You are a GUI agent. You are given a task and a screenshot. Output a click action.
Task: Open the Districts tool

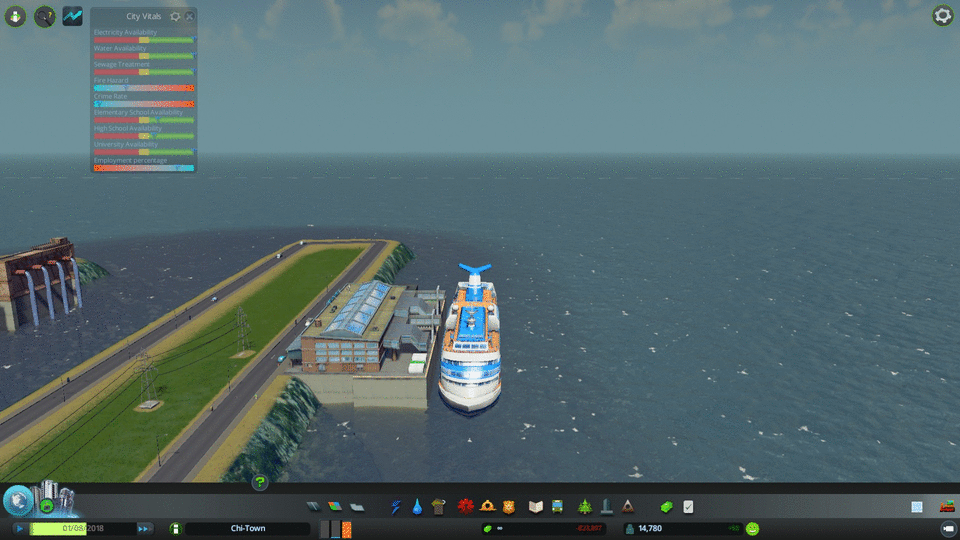pos(357,507)
